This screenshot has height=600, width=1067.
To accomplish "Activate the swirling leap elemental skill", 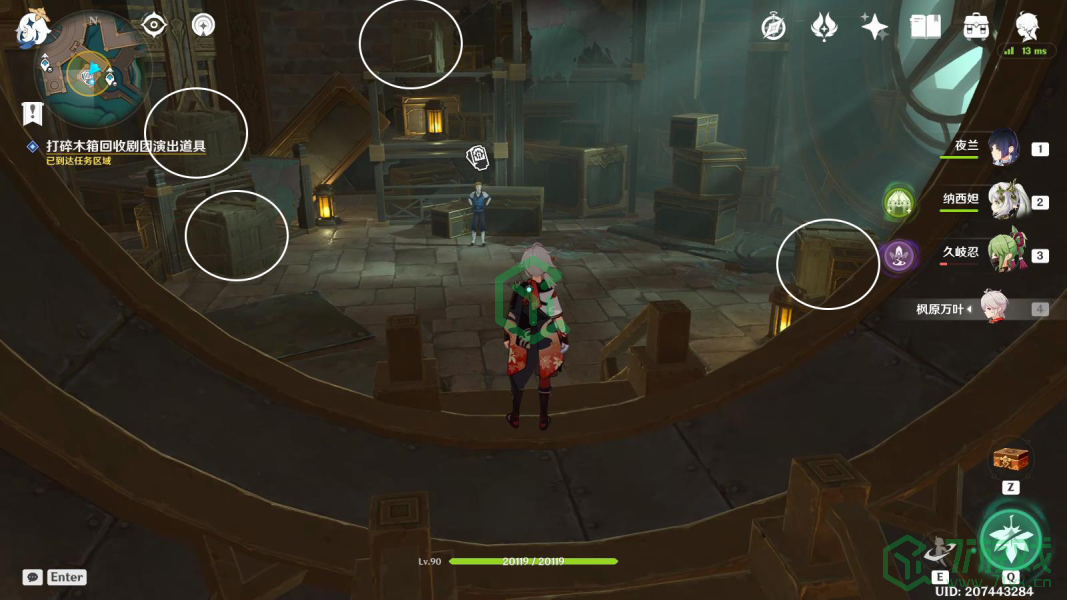I will [940, 548].
